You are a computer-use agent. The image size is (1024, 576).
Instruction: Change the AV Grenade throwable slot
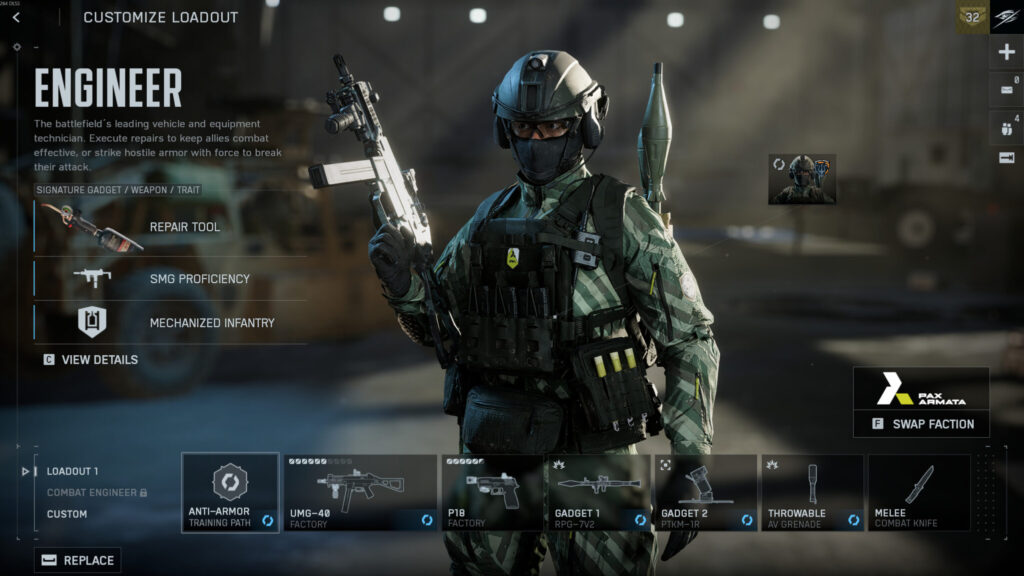(812, 492)
